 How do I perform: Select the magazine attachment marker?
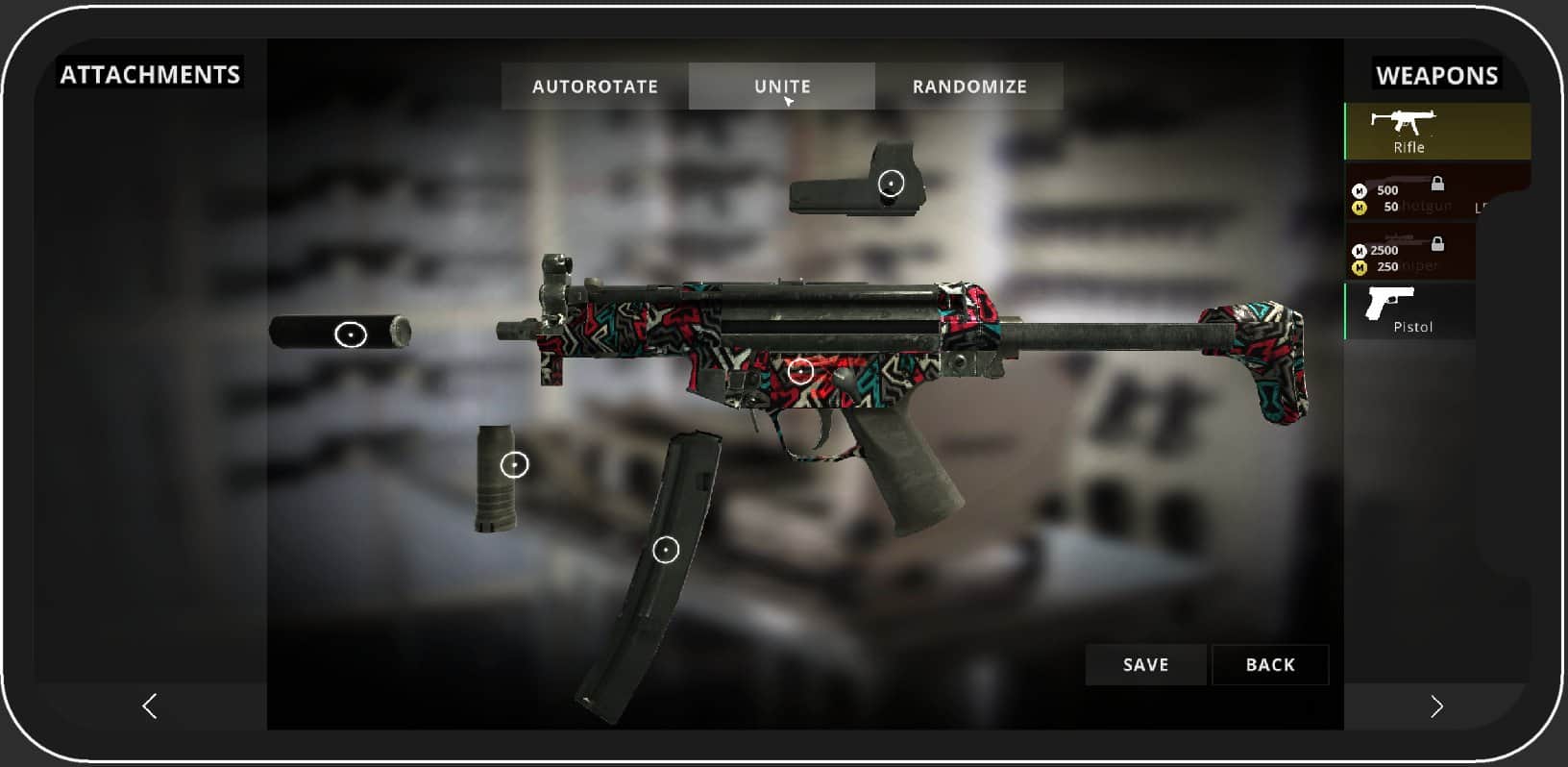666,550
